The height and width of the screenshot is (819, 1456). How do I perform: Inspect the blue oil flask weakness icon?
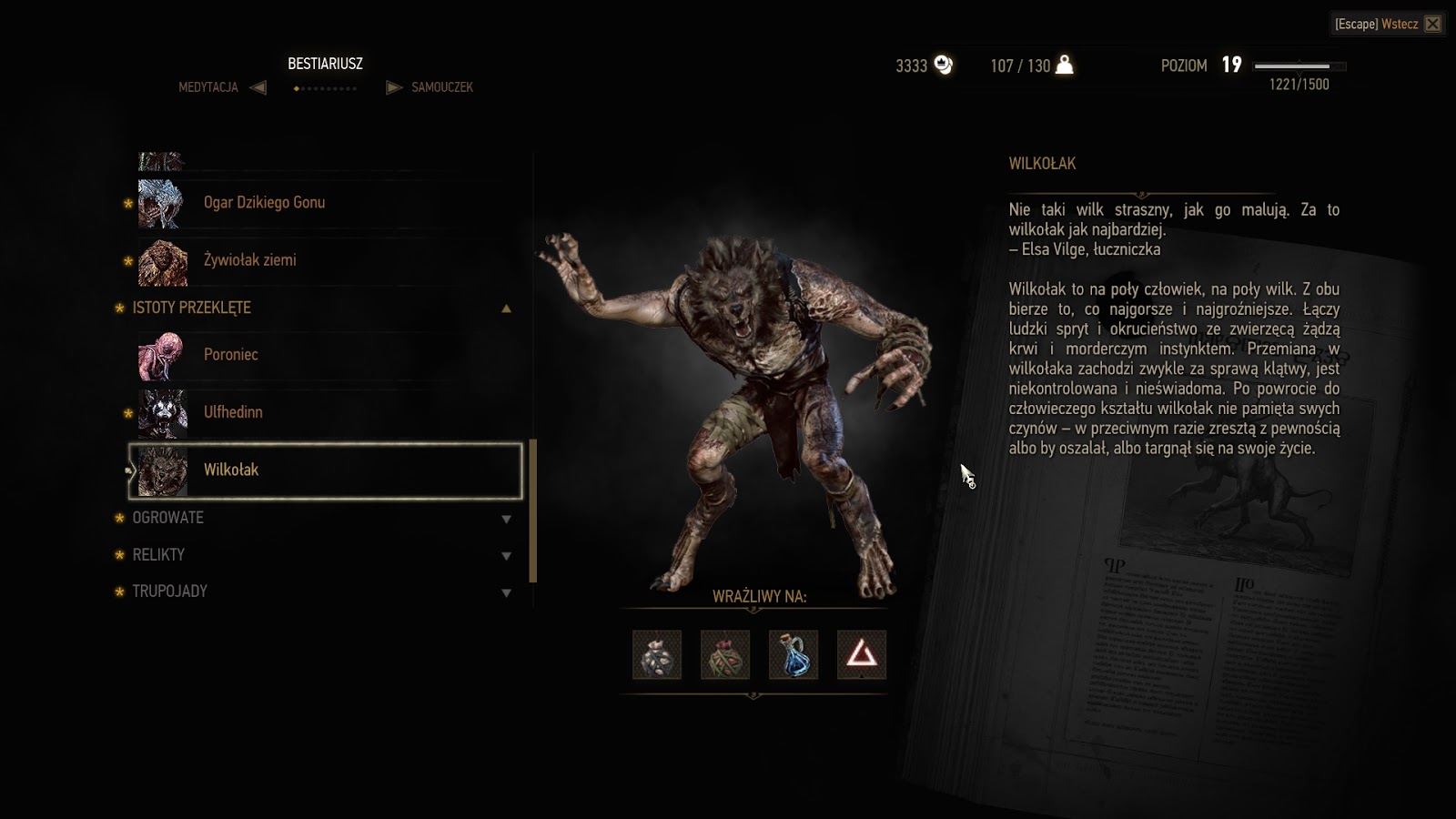pyautogui.click(x=794, y=654)
